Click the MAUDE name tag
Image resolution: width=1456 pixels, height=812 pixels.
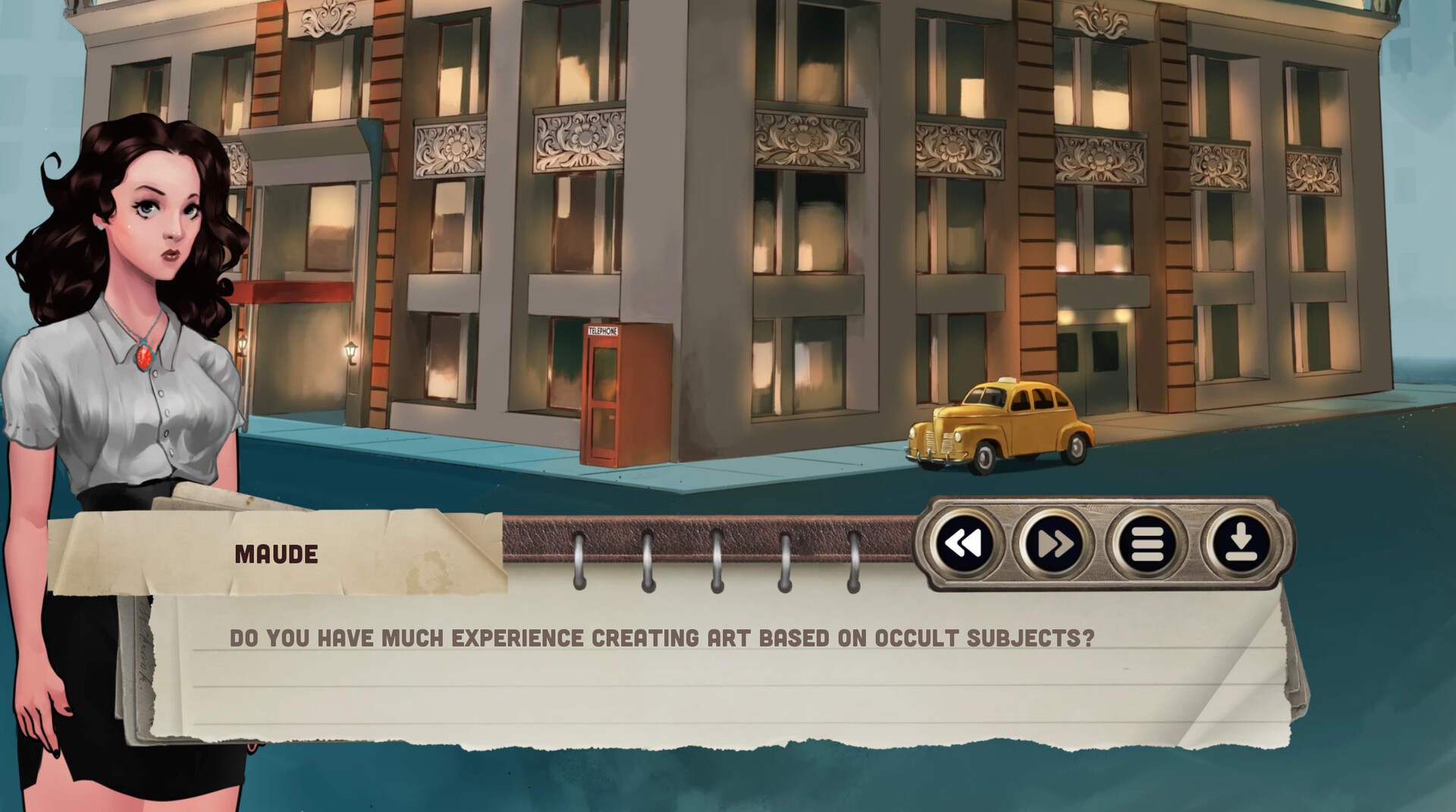277,553
